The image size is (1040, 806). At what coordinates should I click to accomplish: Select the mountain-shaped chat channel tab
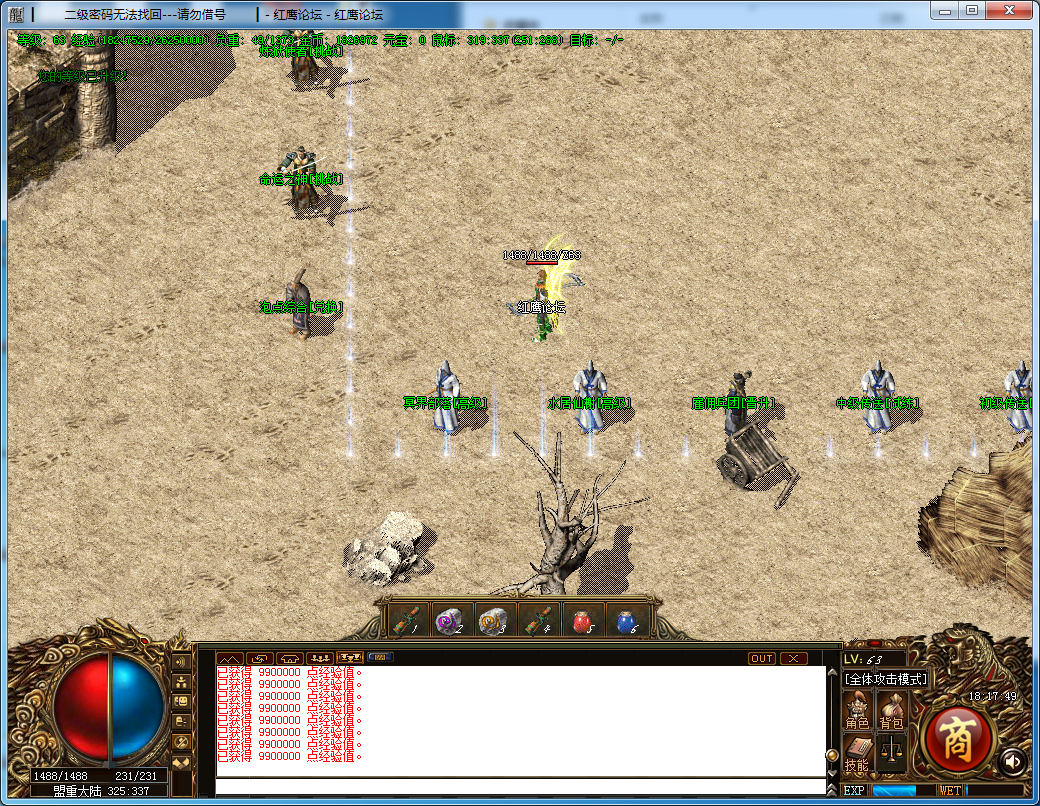pos(229,658)
